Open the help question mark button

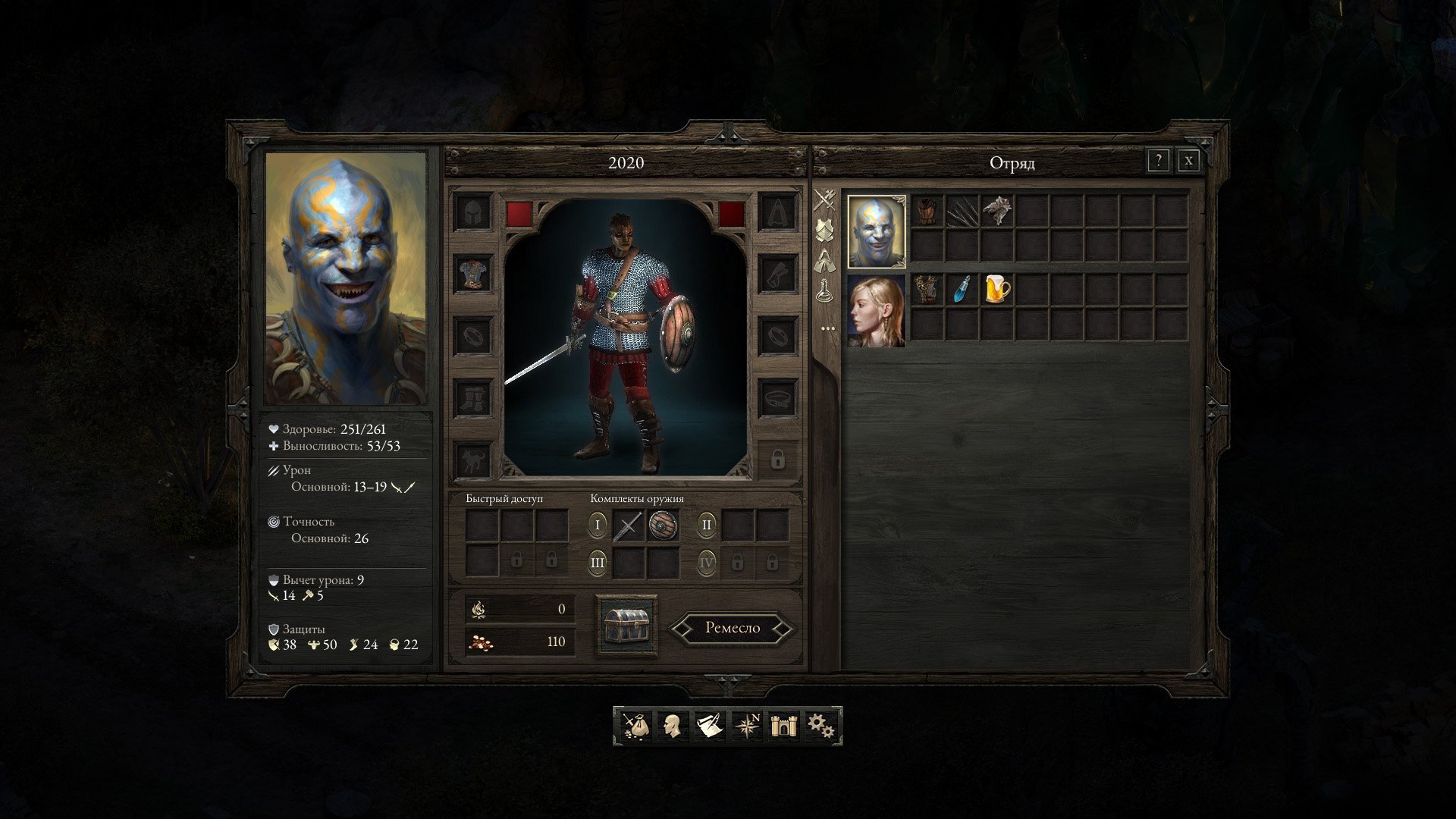click(x=1158, y=161)
